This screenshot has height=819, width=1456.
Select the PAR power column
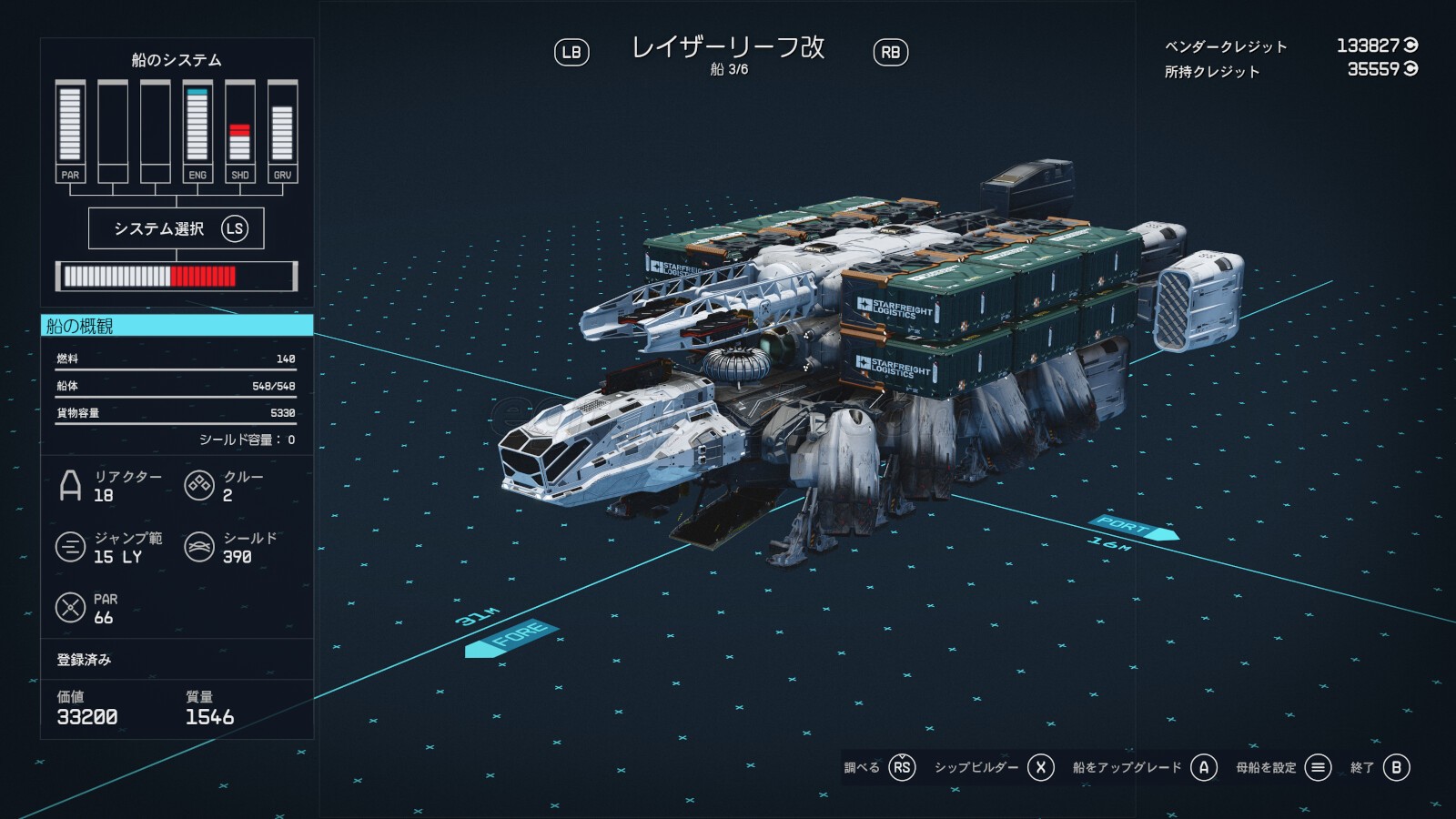pos(70,132)
